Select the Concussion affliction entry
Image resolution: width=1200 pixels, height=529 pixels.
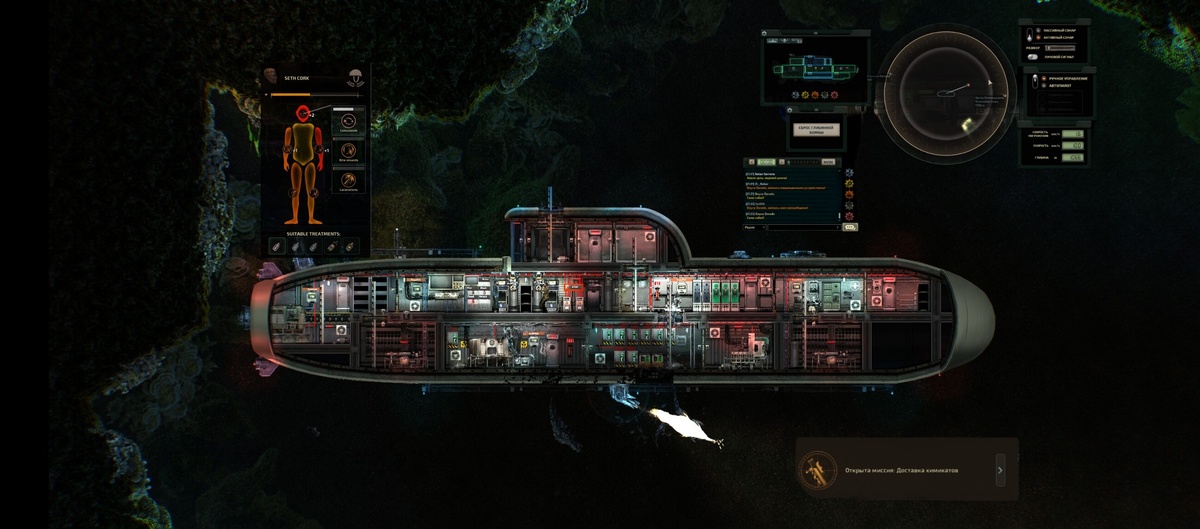(x=348, y=121)
